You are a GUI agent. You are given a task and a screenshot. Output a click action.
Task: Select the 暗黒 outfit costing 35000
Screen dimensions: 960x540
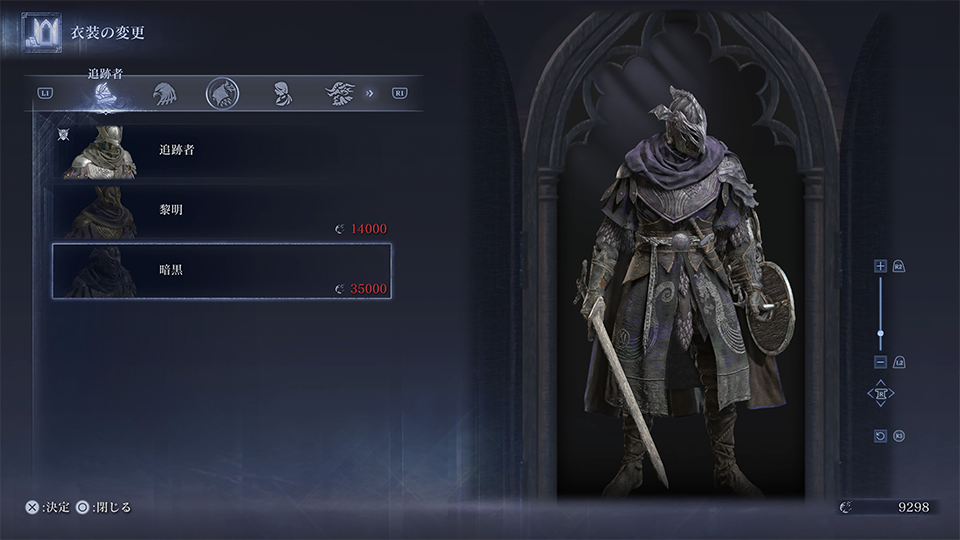[222, 271]
